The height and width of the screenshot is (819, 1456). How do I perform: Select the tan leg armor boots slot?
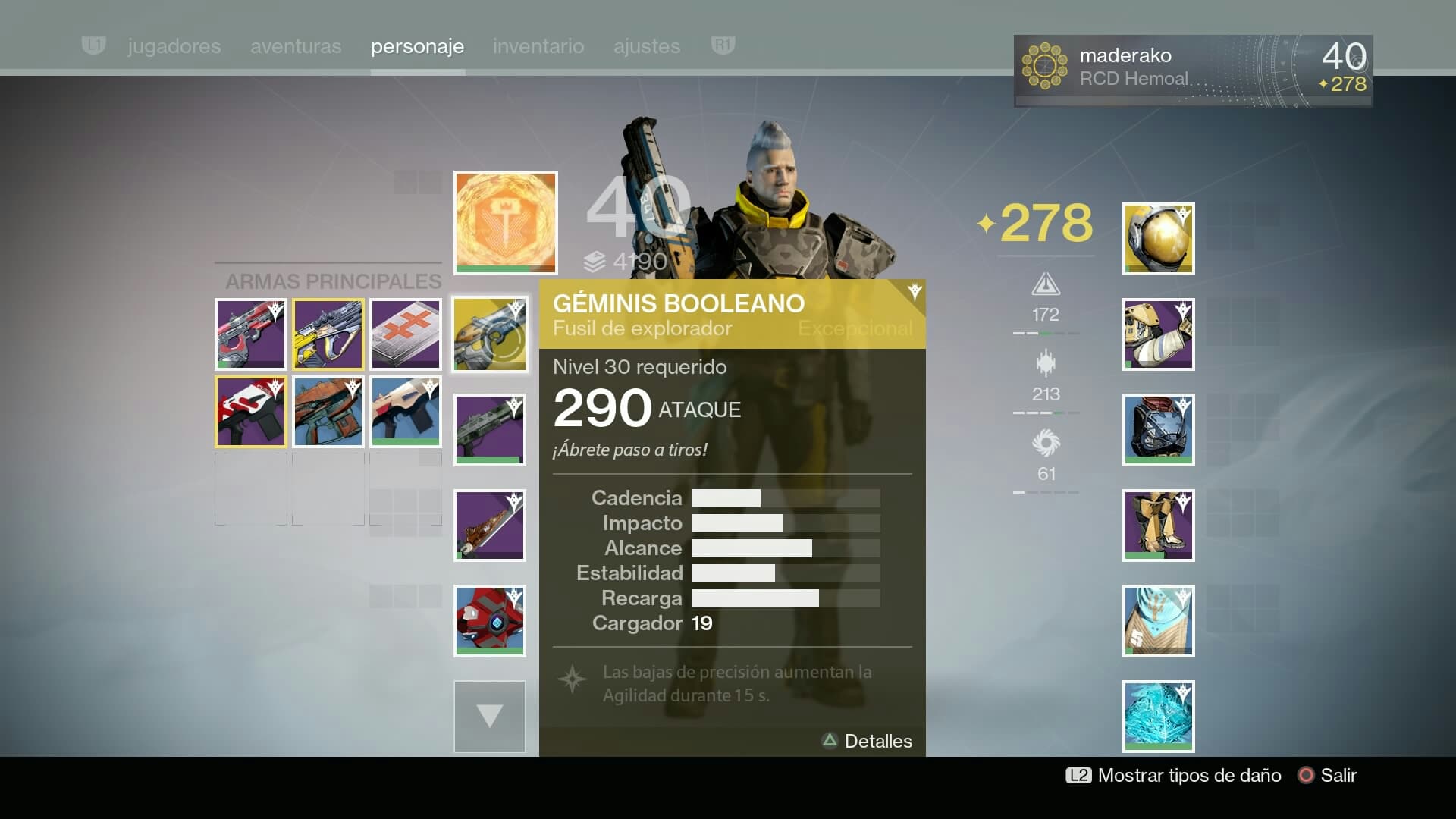tap(1158, 526)
